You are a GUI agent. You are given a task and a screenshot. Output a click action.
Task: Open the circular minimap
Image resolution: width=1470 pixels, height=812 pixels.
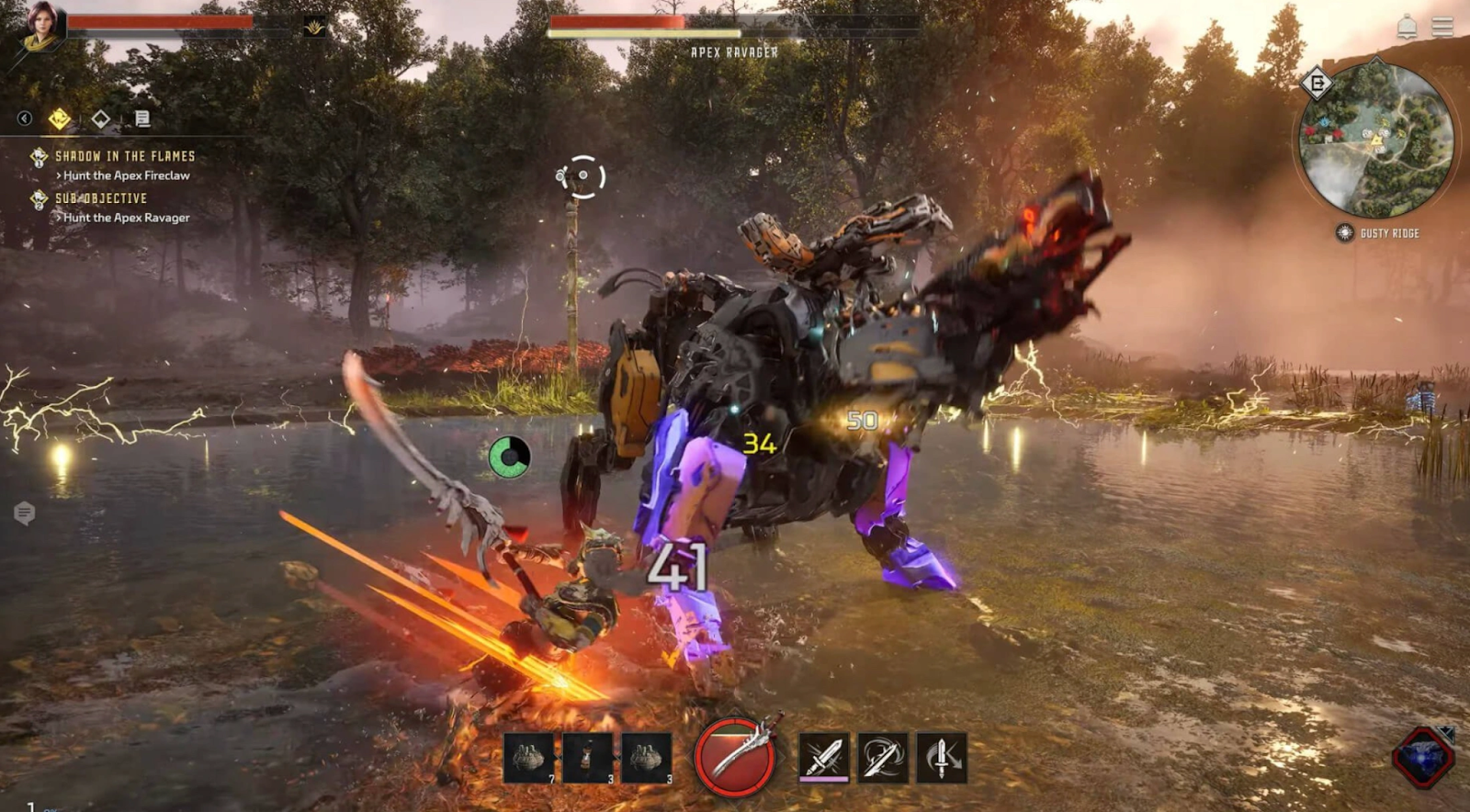[1376, 140]
